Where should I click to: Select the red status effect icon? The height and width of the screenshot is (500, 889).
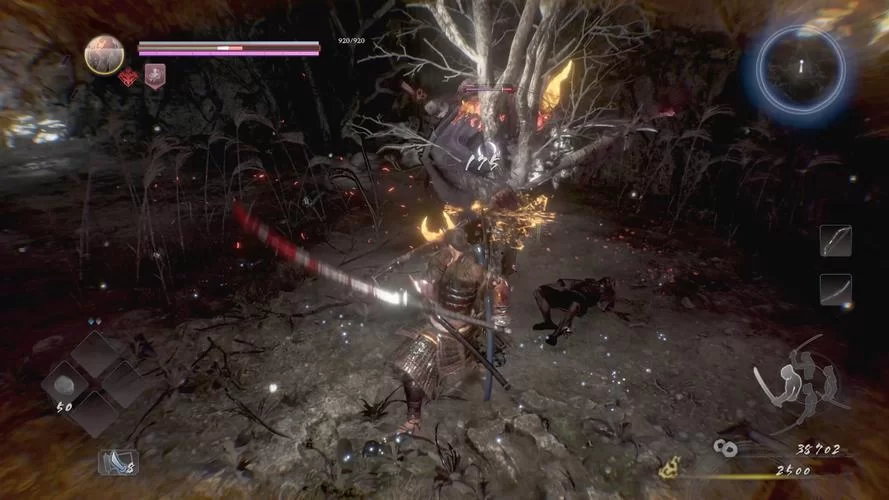click(128, 77)
